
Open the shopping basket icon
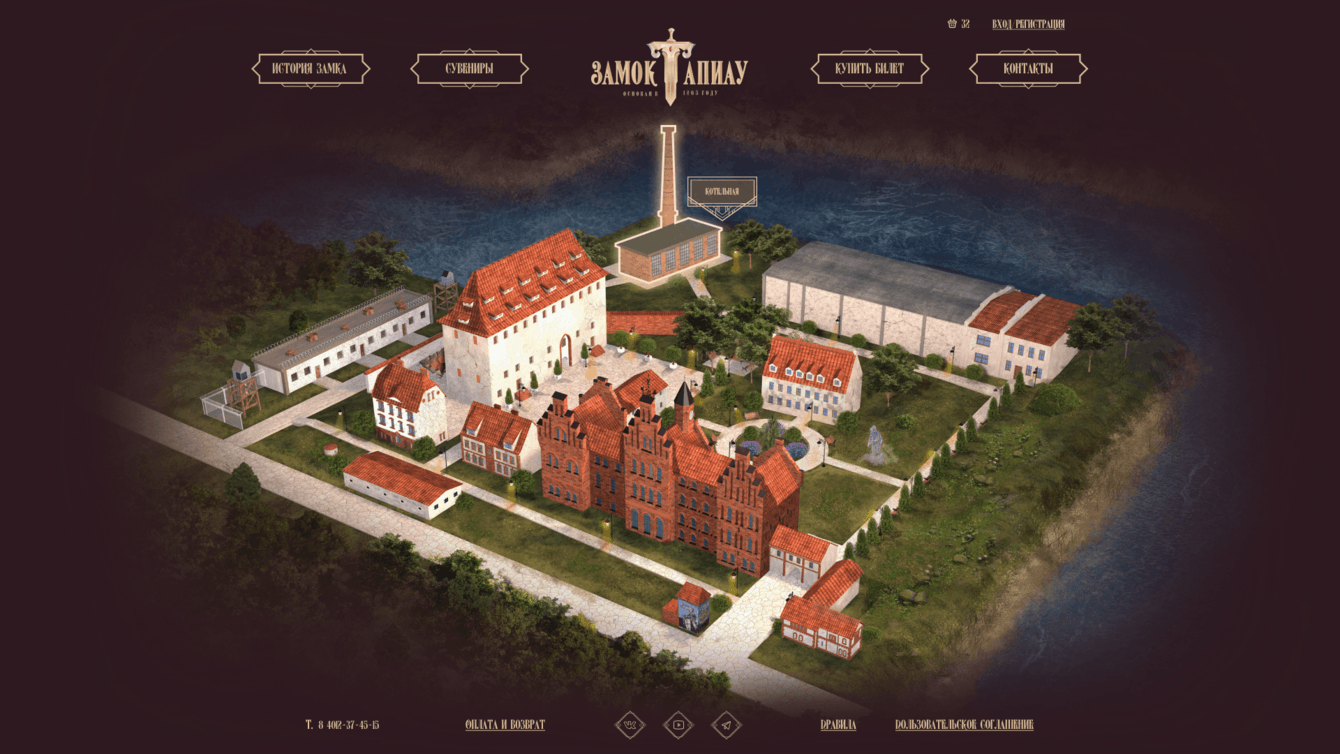tap(953, 24)
